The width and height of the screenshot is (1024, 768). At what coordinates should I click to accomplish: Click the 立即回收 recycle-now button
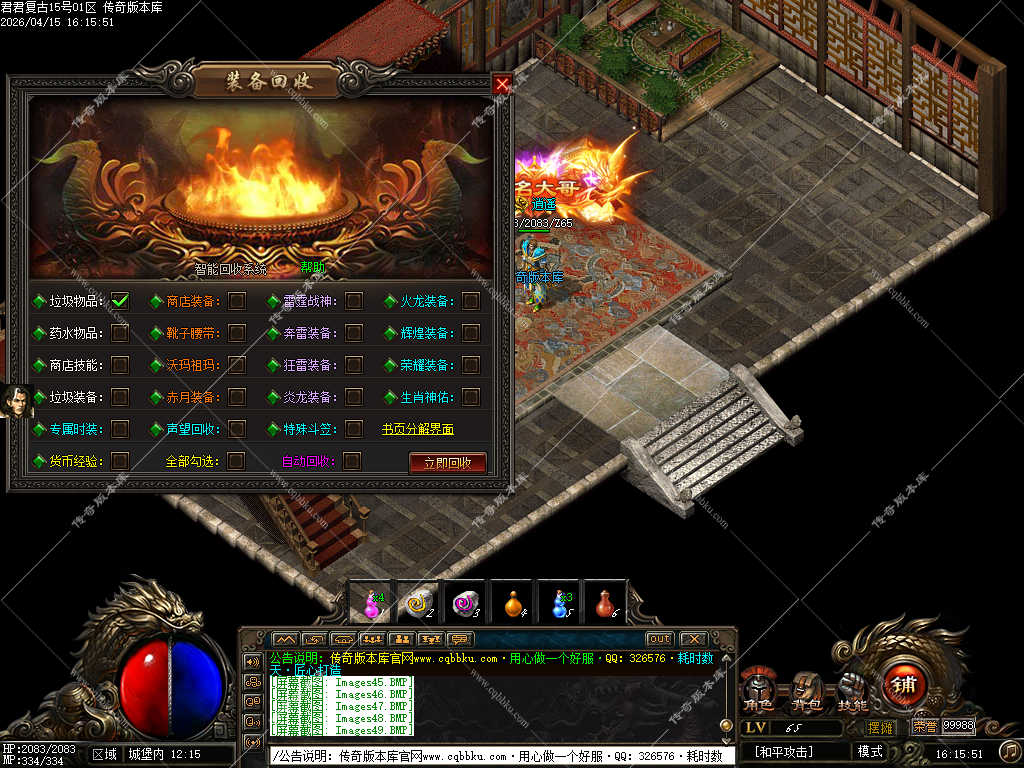pyautogui.click(x=447, y=462)
